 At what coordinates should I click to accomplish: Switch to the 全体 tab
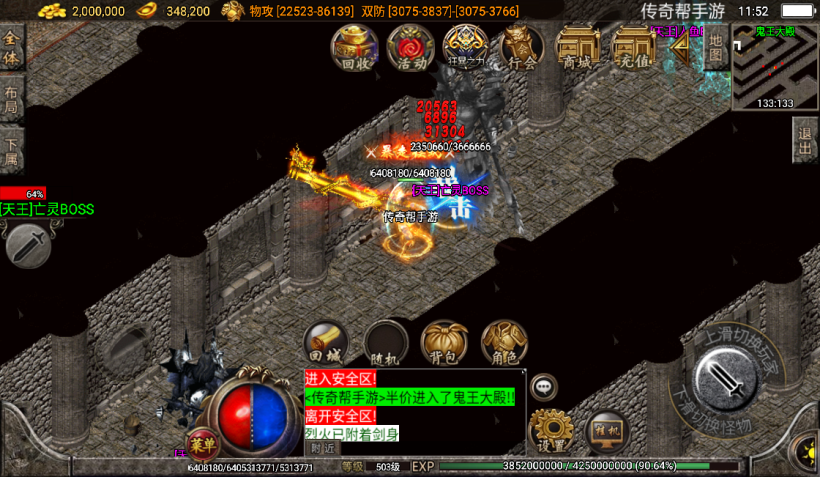(x=12, y=48)
